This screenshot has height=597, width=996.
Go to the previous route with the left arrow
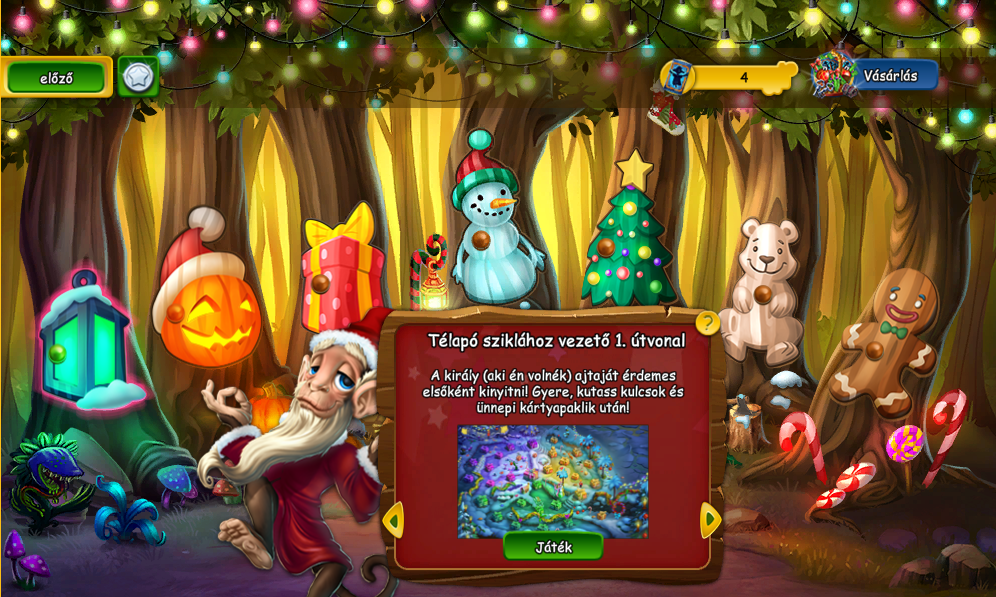coord(393,519)
